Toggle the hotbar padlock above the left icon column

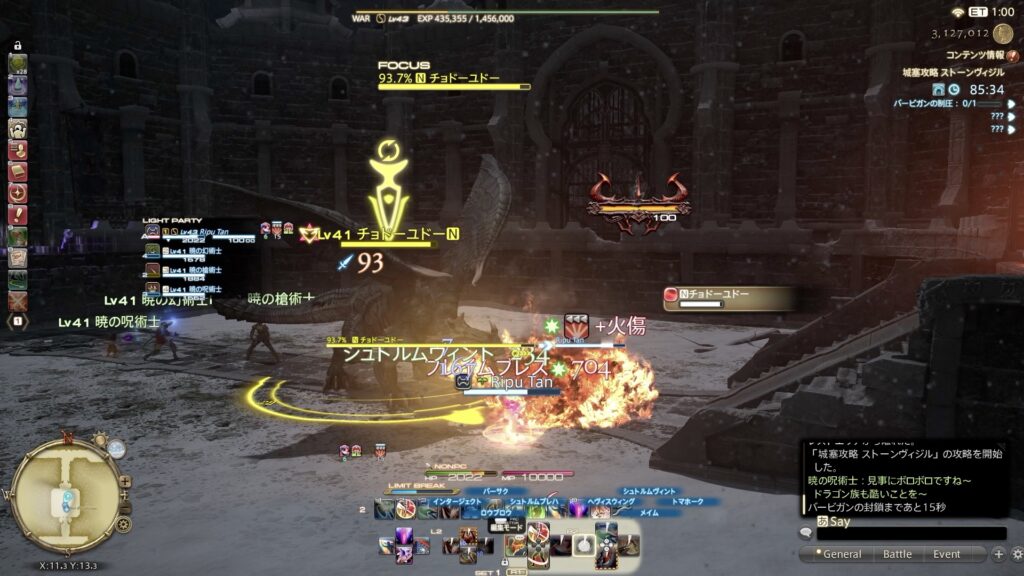[17, 45]
